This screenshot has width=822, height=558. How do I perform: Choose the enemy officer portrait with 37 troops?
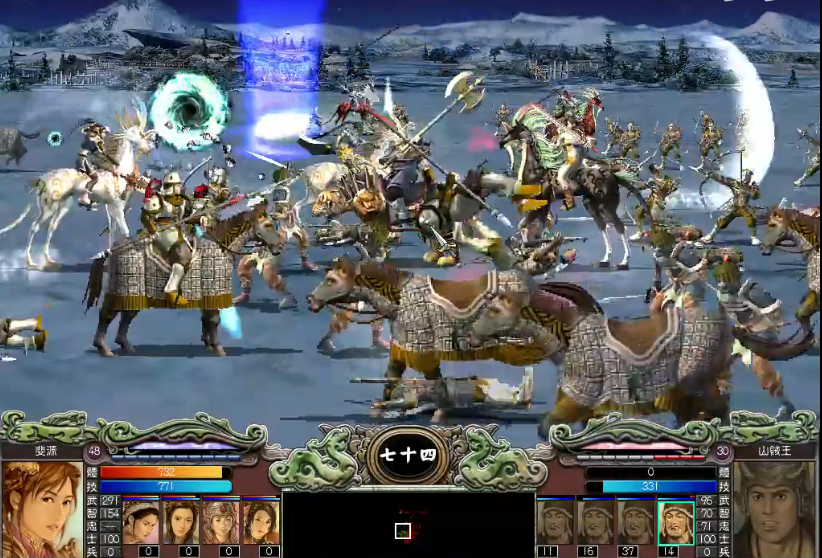(635, 522)
